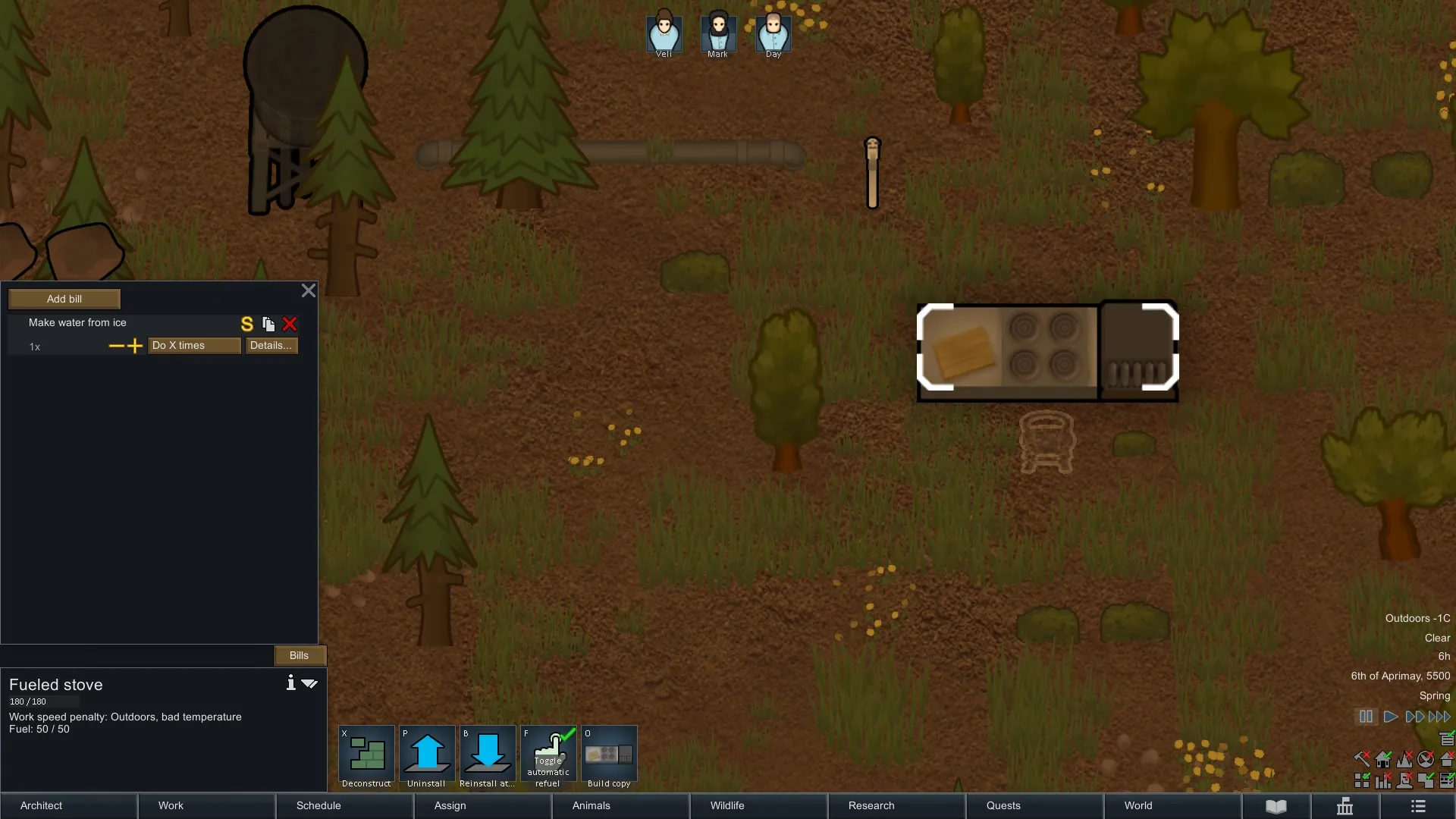Suspend the Make water from ice bill

click(246, 324)
